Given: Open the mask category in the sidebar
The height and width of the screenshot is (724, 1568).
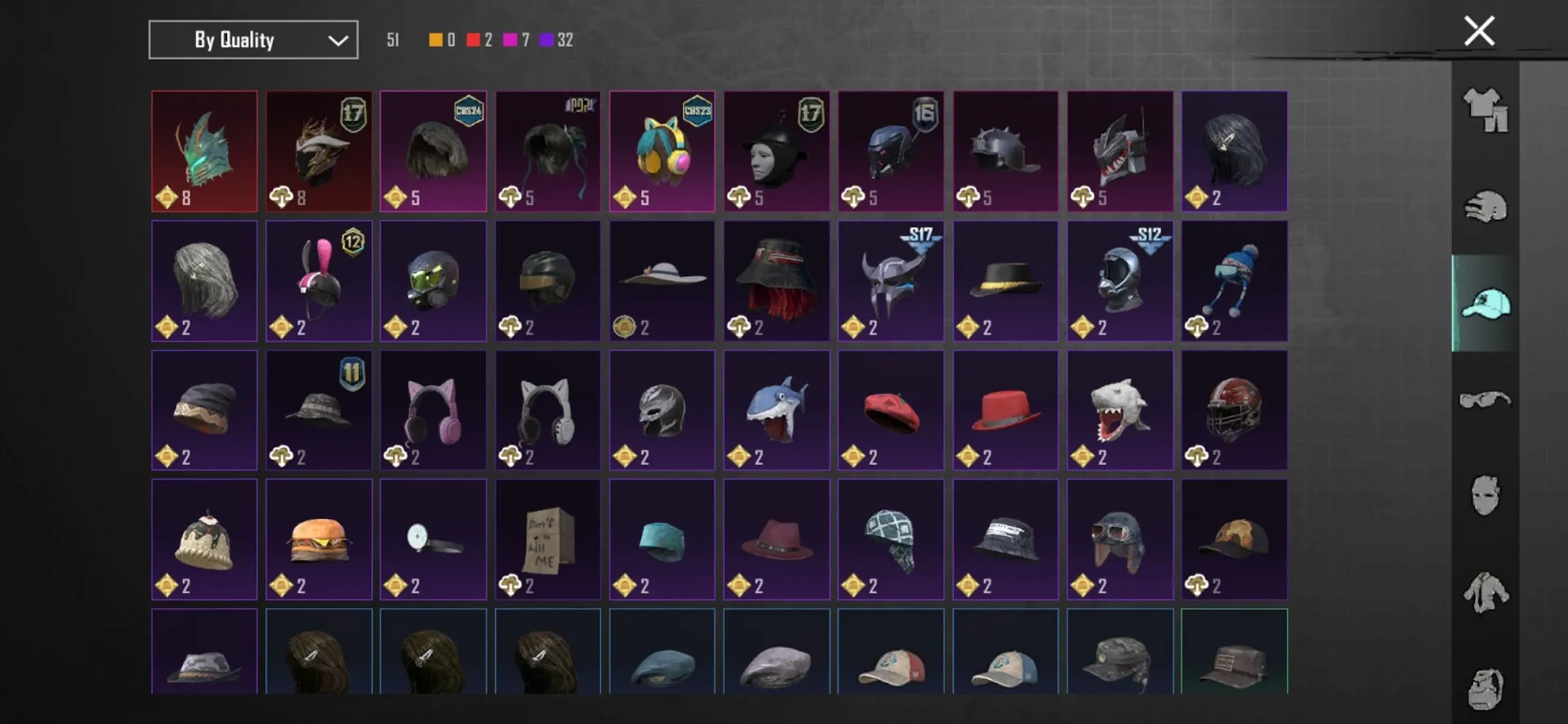Looking at the screenshot, I should [x=1486, y=494].
